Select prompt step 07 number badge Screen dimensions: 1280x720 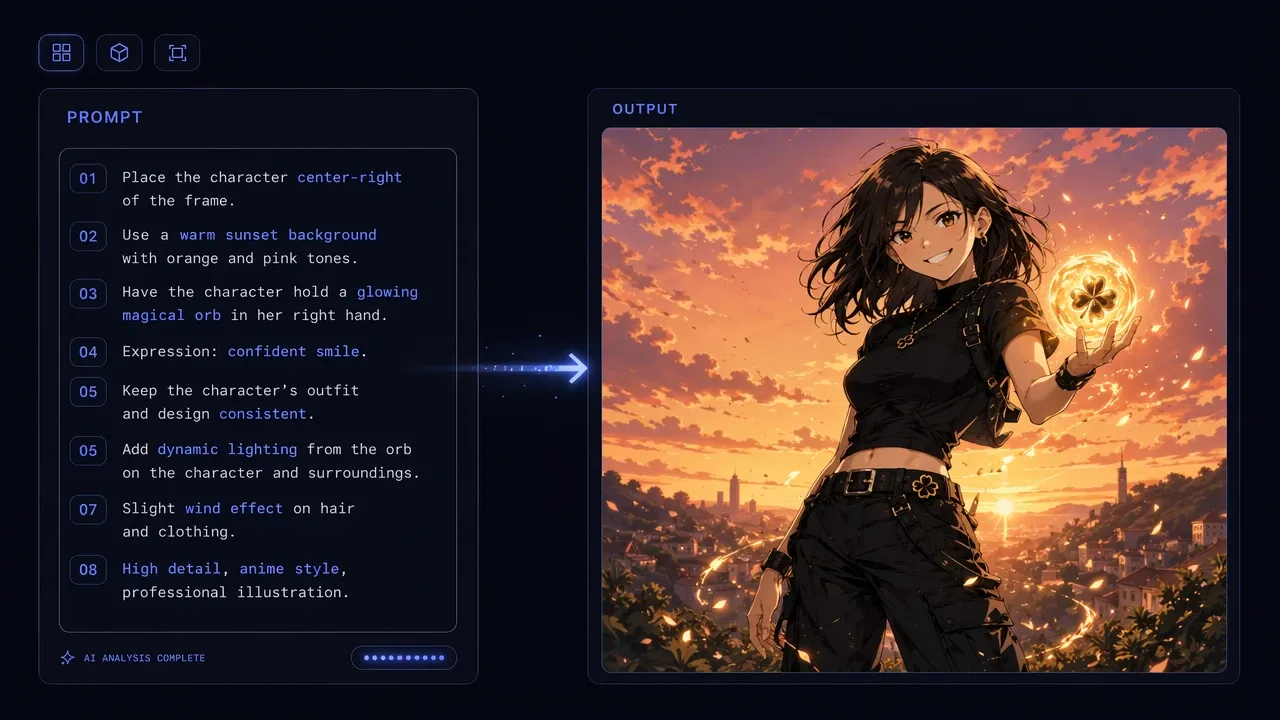88,510
